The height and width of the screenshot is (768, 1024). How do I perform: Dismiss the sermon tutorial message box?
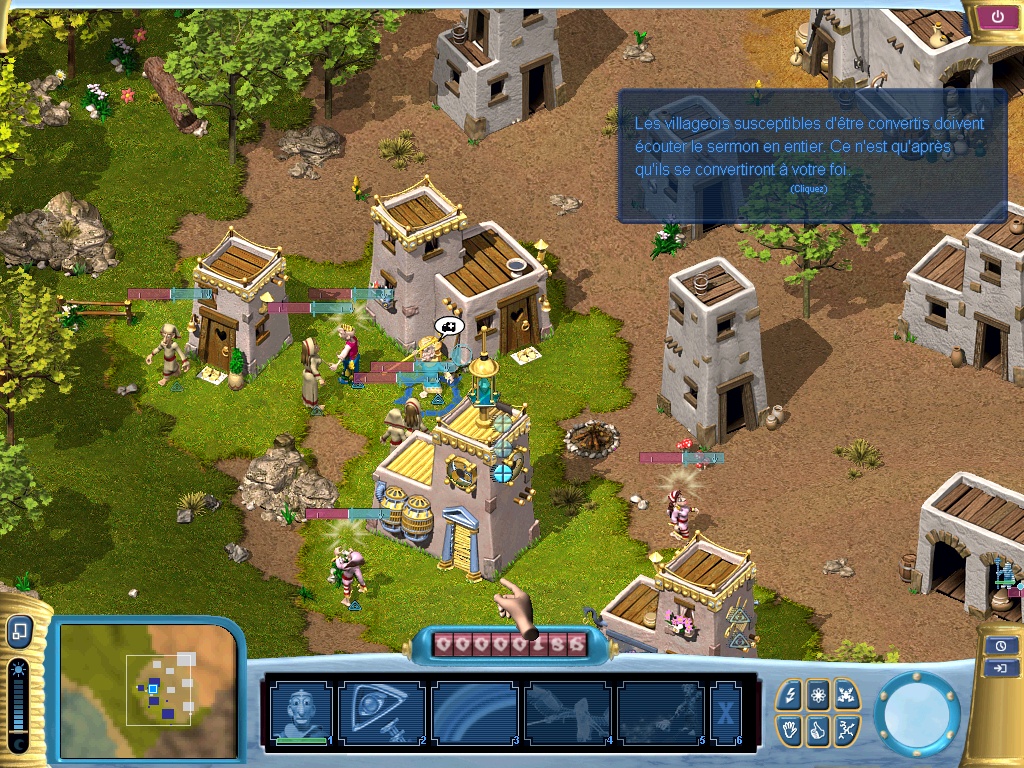[811, 155]
